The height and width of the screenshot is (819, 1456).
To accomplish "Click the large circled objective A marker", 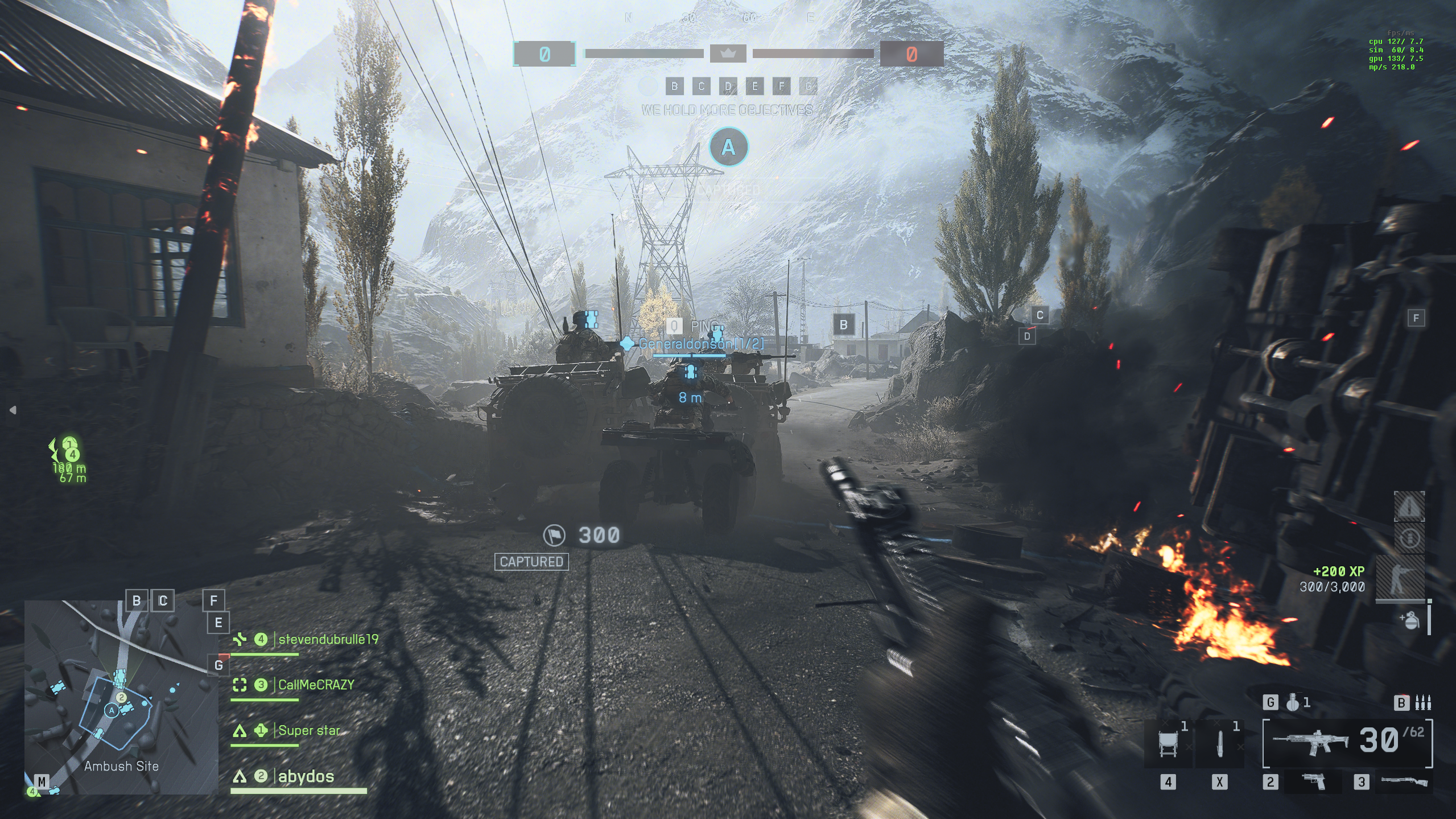I will (x=728, y=147).
